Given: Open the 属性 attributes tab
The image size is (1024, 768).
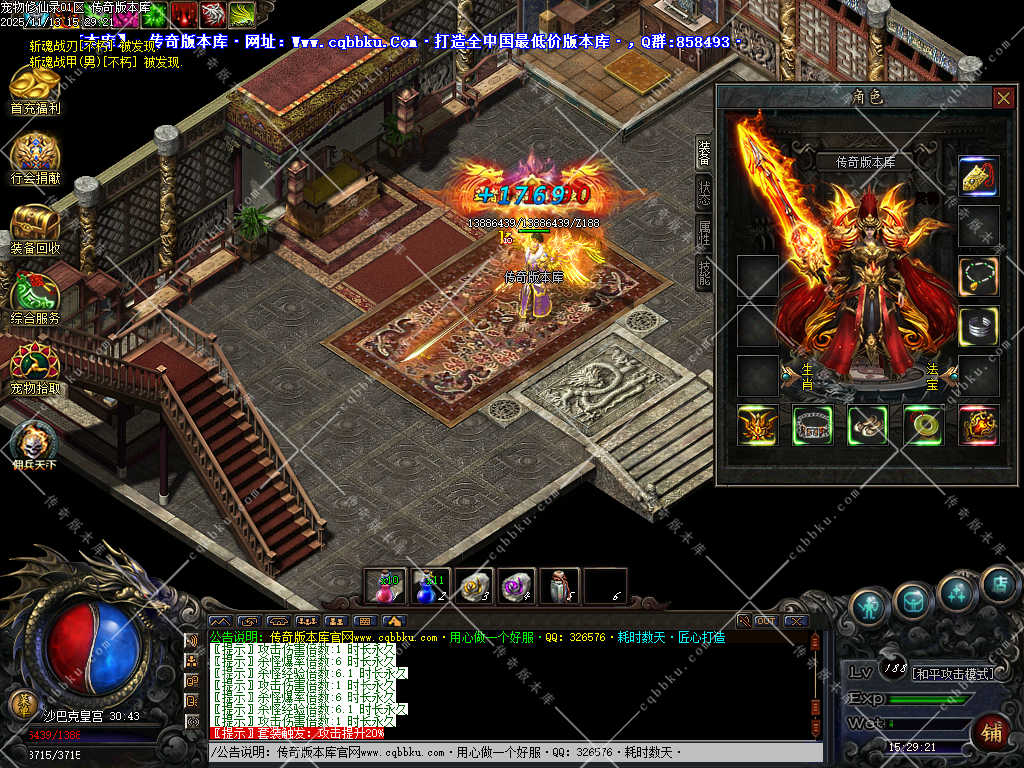Looking at the screenshot, I should 704,233.
